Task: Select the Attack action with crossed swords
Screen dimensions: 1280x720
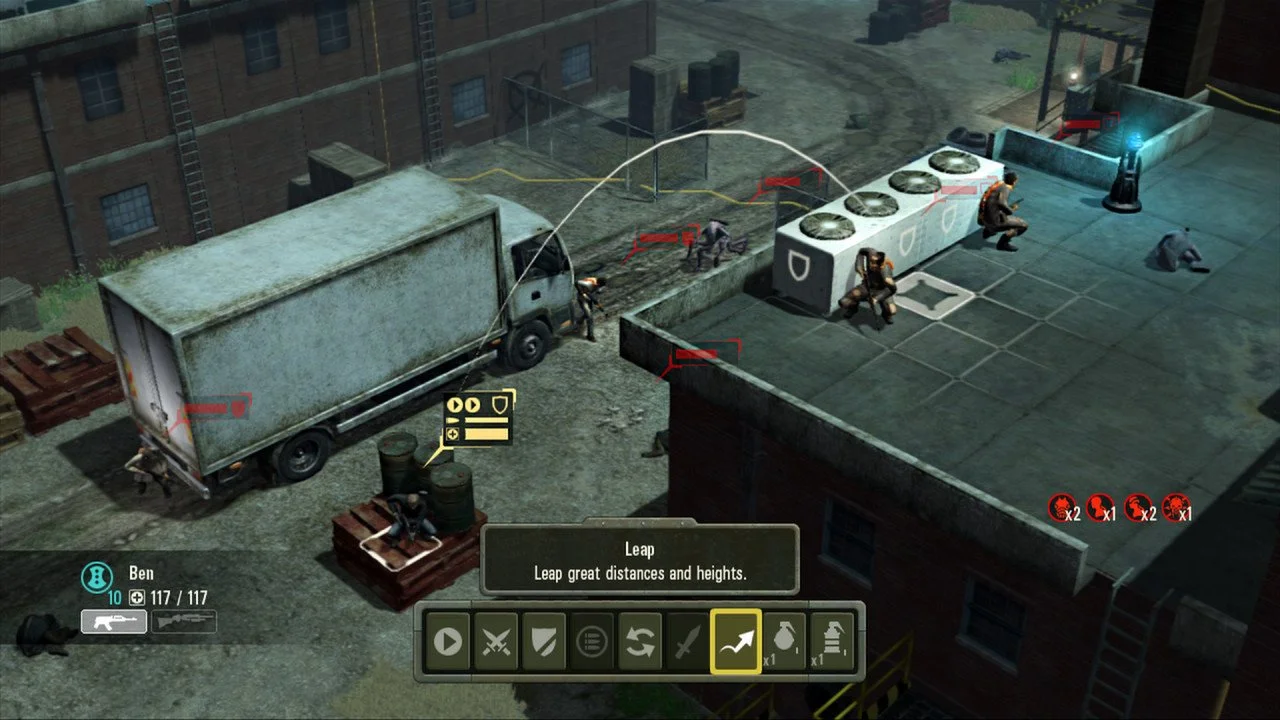Action: tap(495, 643)
